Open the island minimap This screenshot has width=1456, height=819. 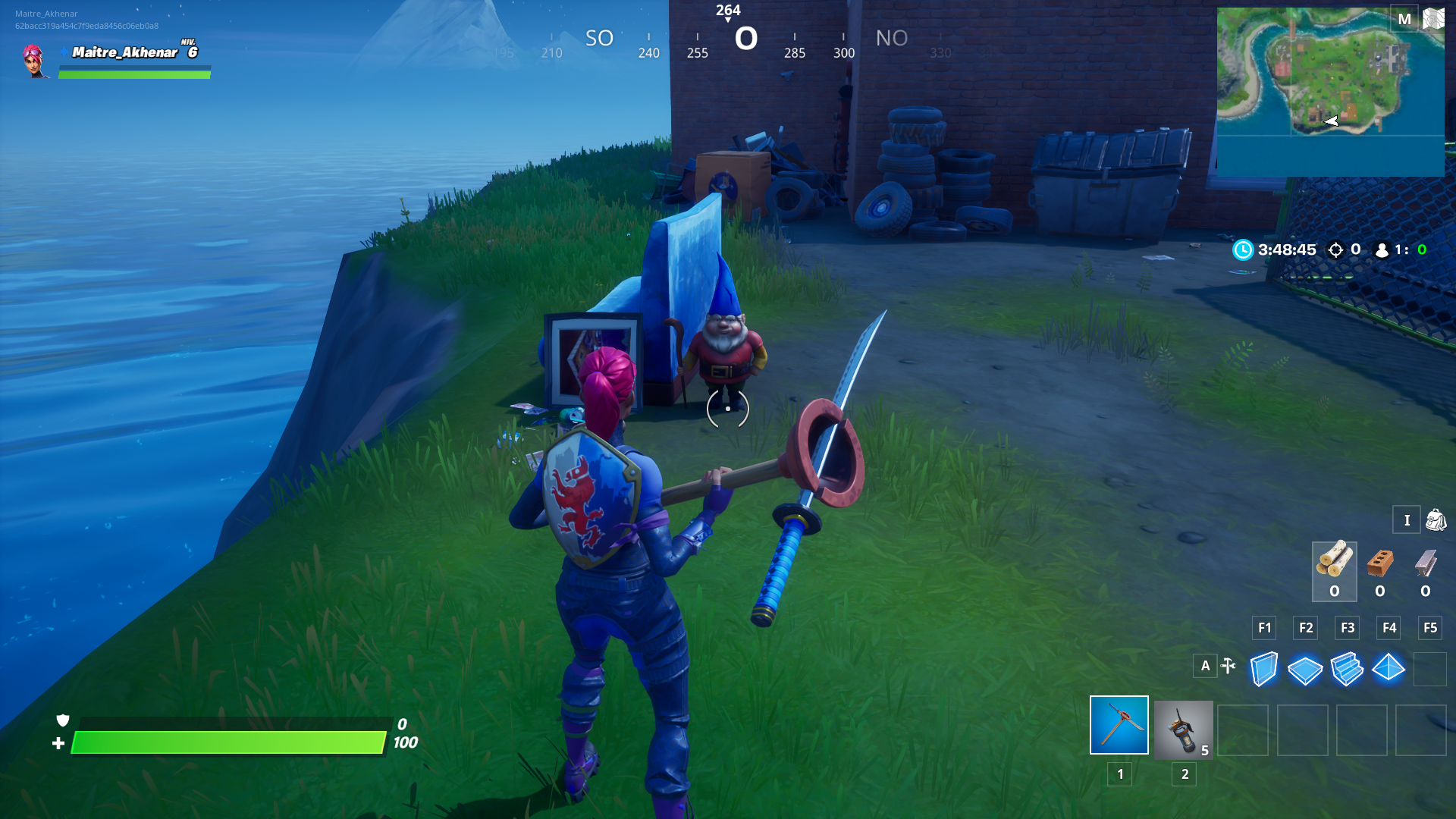point(1330,91)
